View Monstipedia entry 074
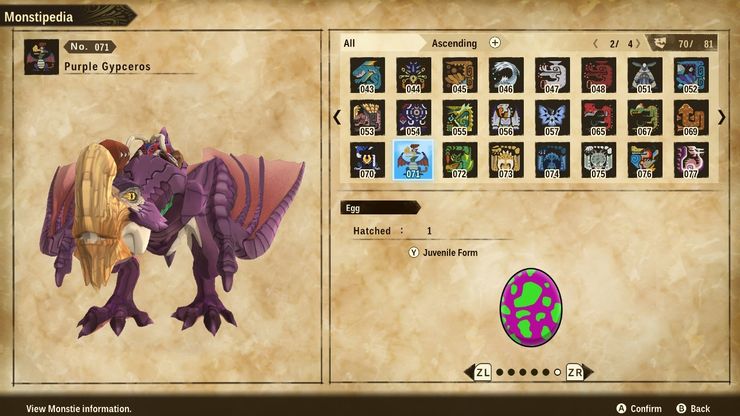Screen dimensions: 740x416 tap(552, 160)
